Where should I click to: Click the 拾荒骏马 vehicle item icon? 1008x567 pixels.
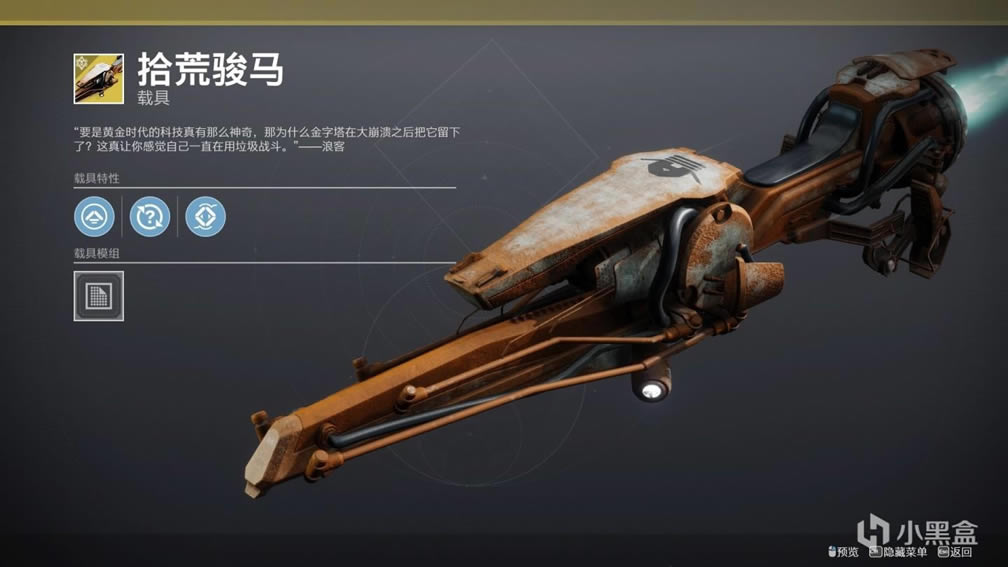click(x=99, y=79)
